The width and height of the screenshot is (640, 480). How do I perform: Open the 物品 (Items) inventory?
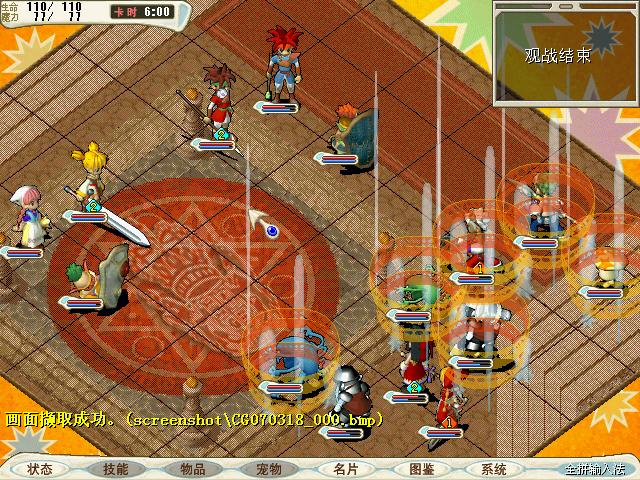tap(193, 468)
